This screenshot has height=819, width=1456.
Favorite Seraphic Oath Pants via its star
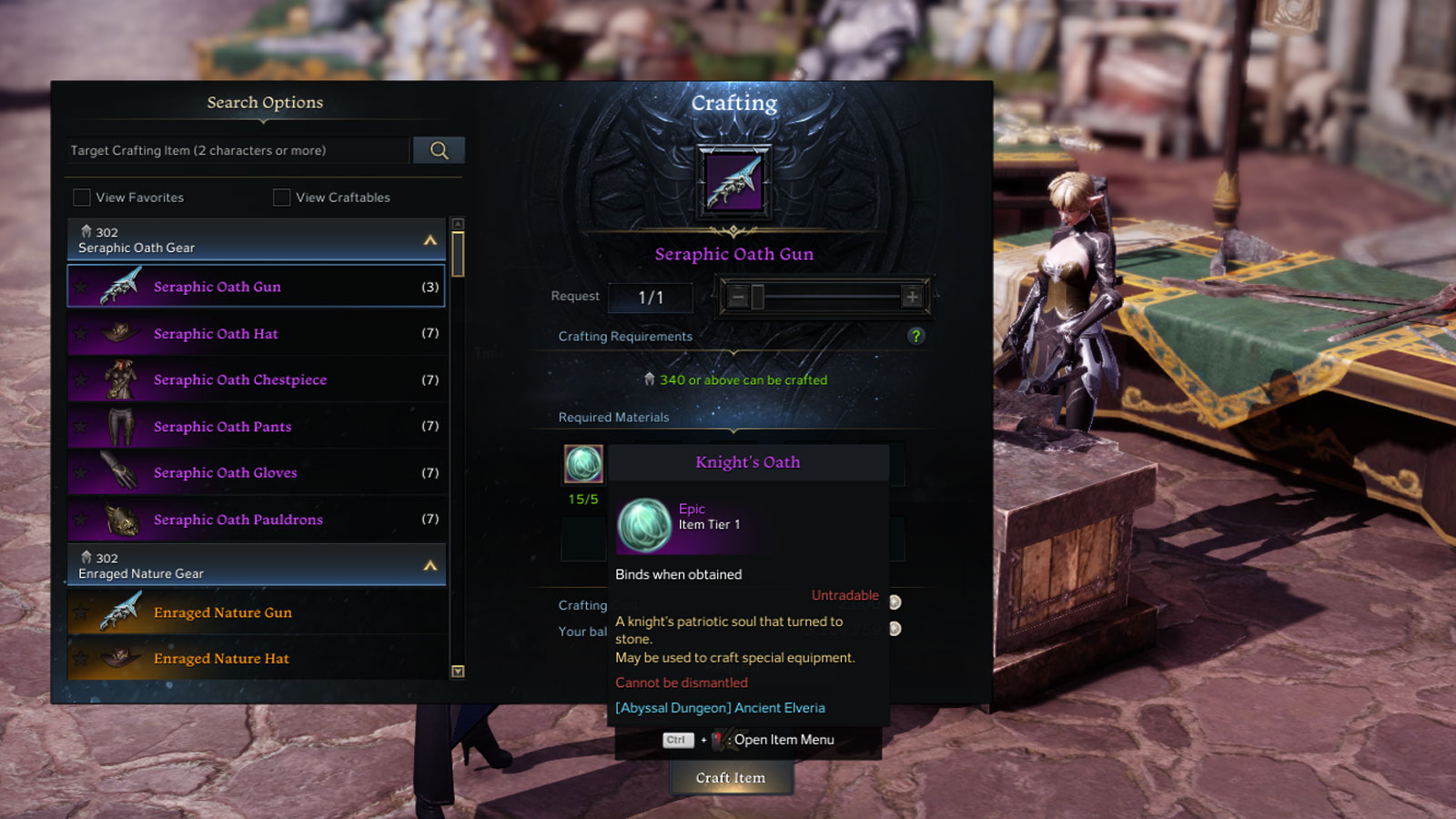click(x=81, y=425)
